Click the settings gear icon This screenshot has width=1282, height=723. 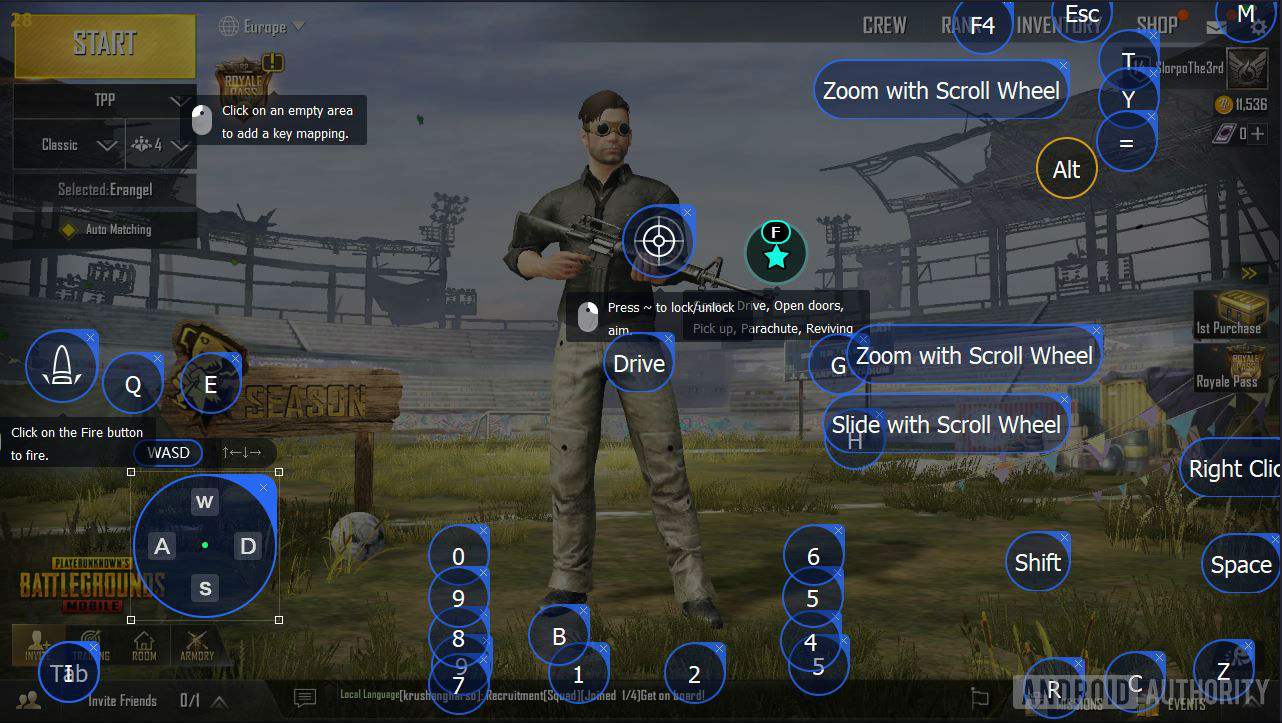pos(1256,28)
